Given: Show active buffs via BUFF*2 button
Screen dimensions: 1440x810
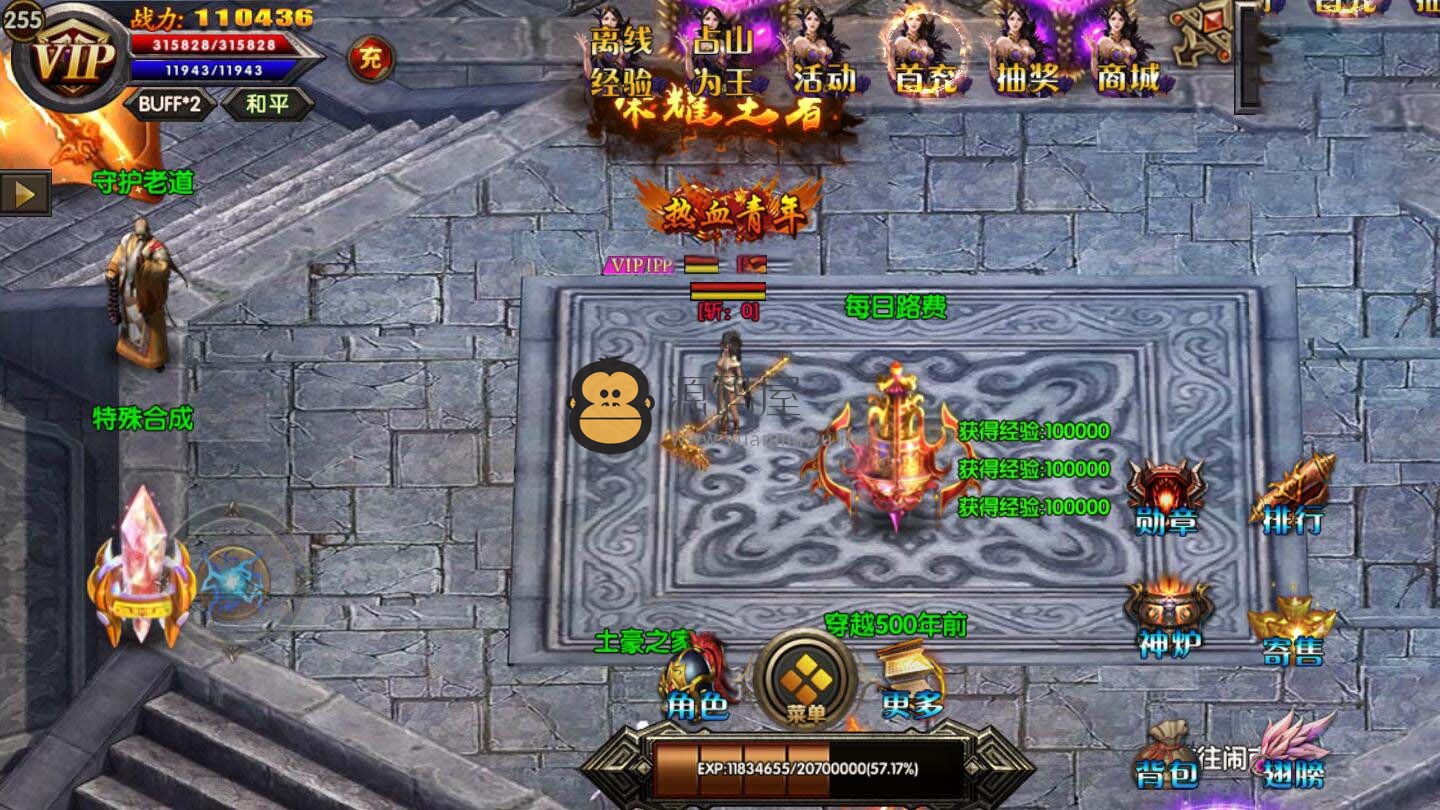Looking at the screenshot, I should tap(169, 104).
